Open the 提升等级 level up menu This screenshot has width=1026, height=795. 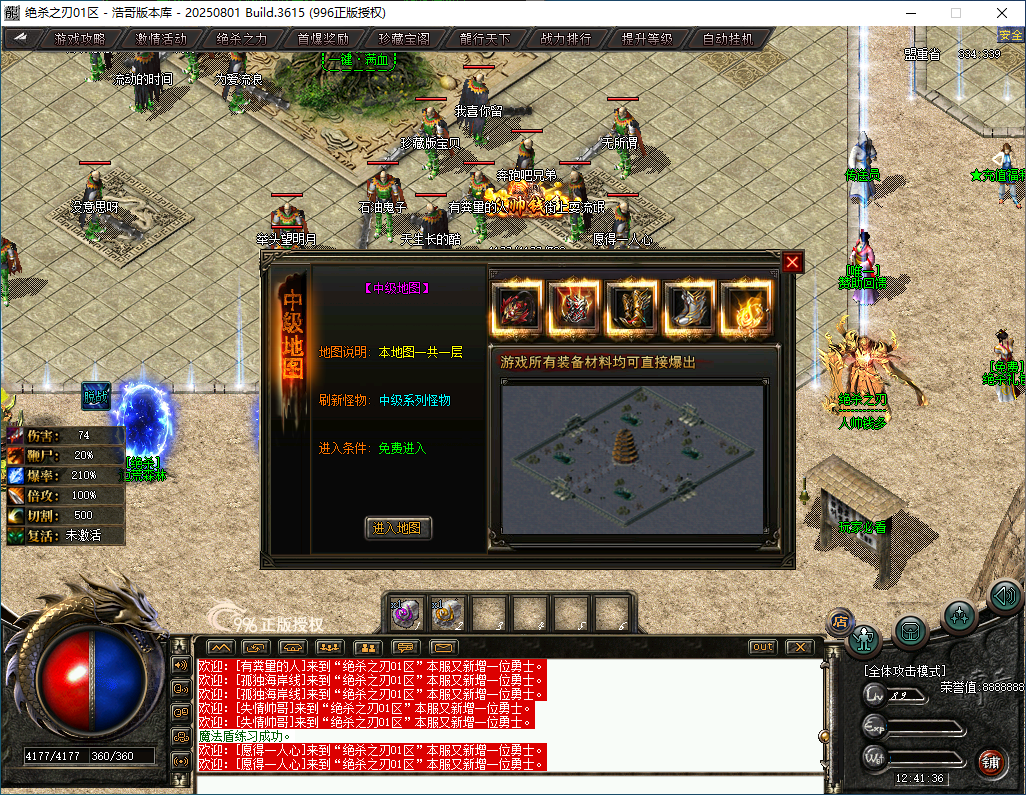647,39
